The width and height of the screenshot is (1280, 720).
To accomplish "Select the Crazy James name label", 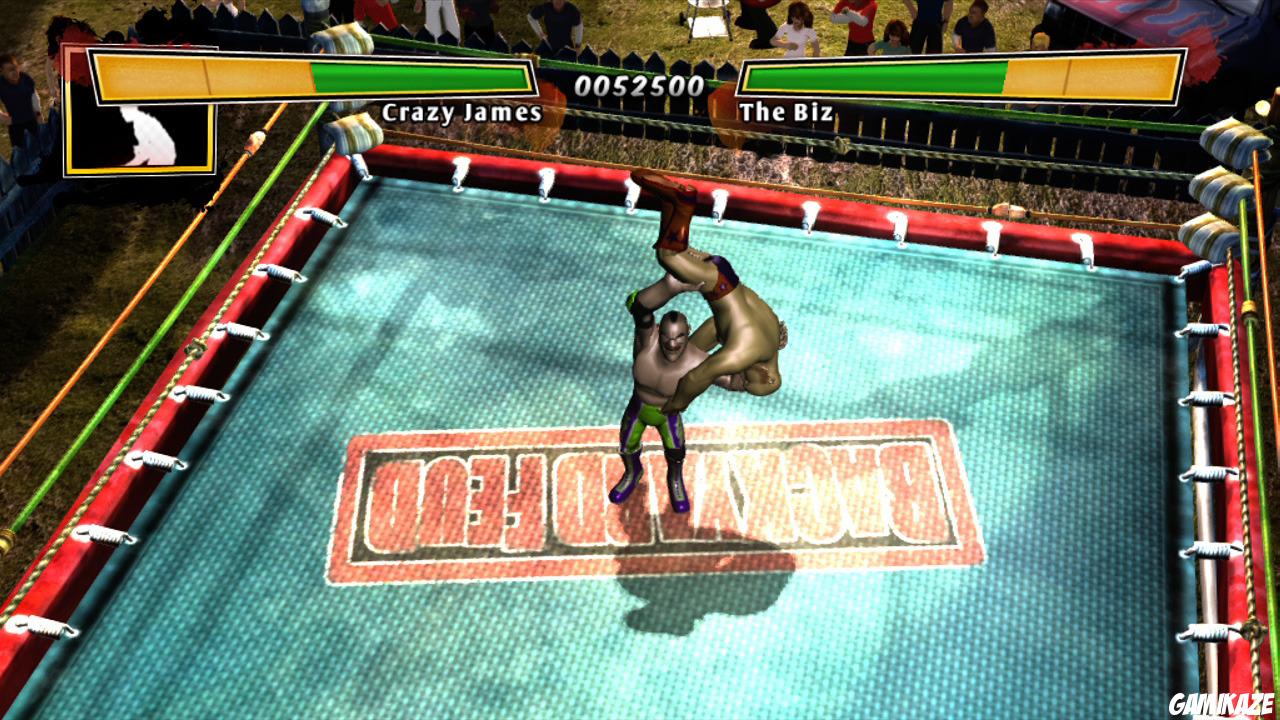I will click(462, 114).
